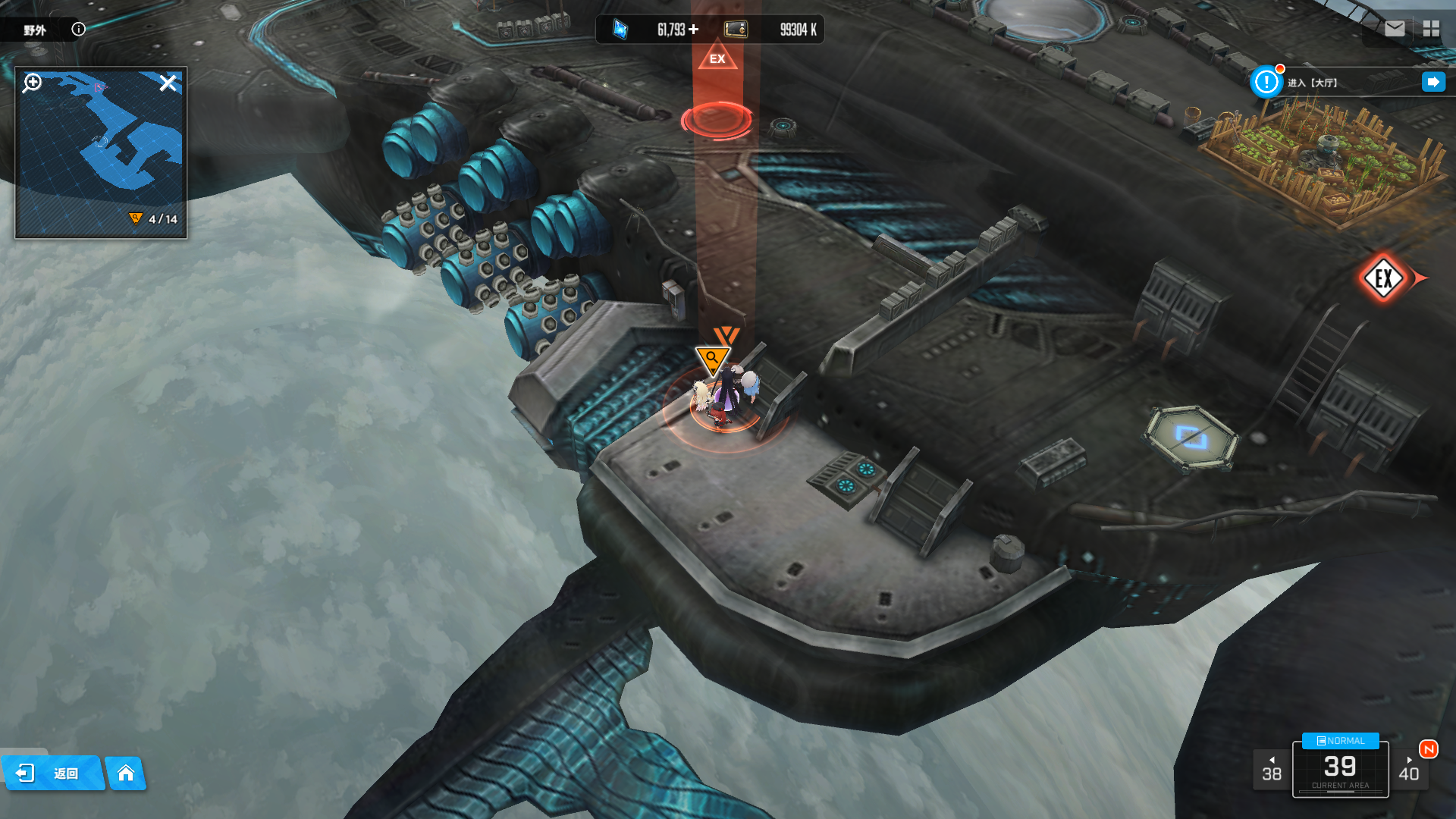Select the EX diamond marker
Screen dimensions: 1456x819
click(x=1383, y=278)
